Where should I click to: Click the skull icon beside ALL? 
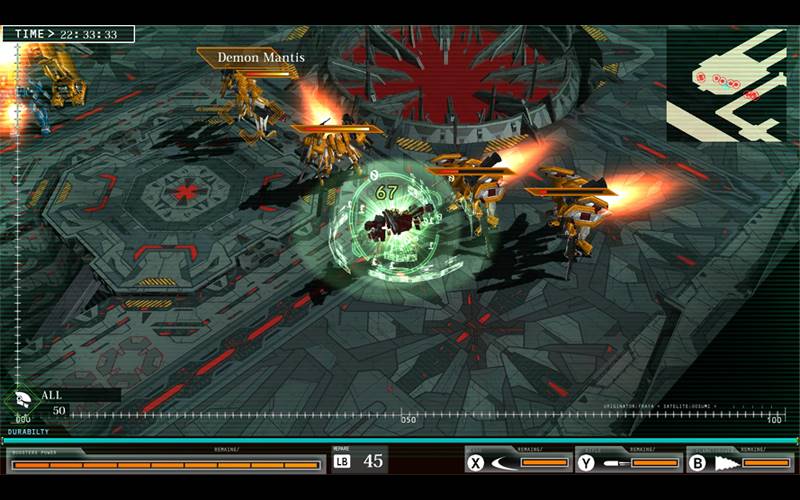click(22, 399)
